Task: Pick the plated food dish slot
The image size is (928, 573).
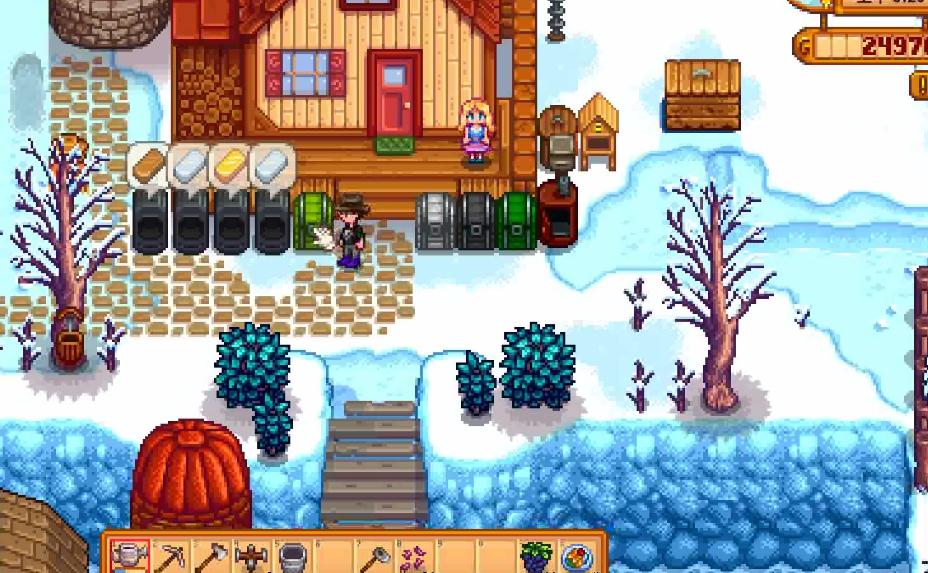Action: (x=577, y=557)
